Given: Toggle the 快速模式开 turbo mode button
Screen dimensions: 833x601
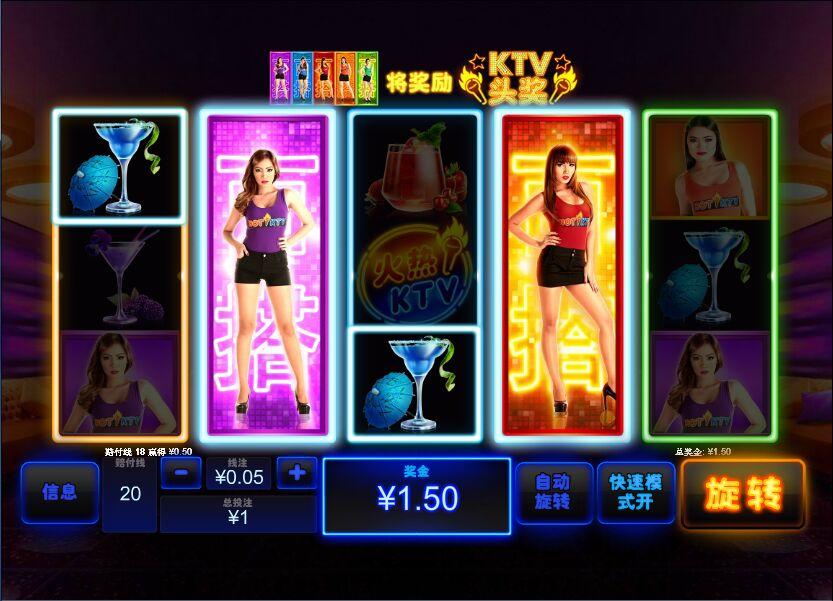Looking at the screenshot, I should click(636, 492).
